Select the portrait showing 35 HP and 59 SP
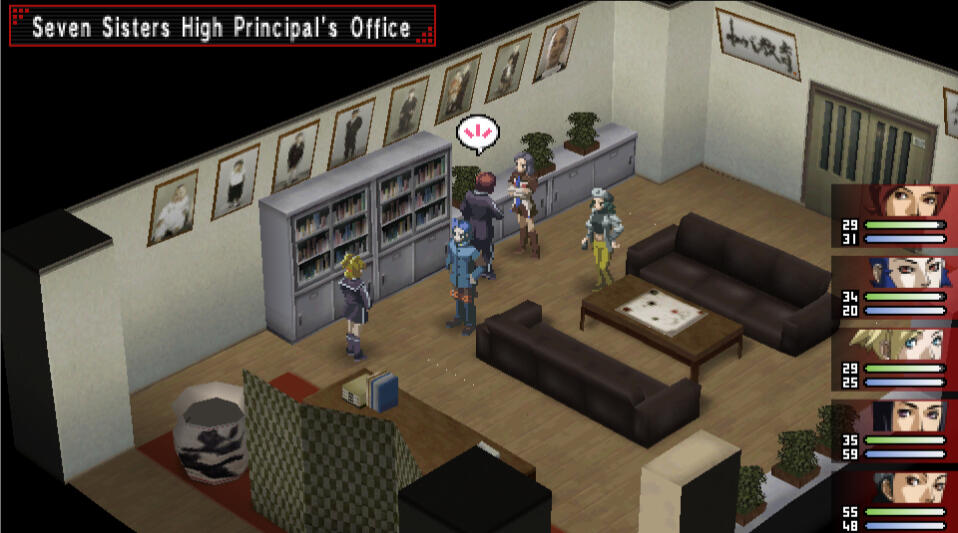This screenshot has width=958, height=533. (900, 416)
